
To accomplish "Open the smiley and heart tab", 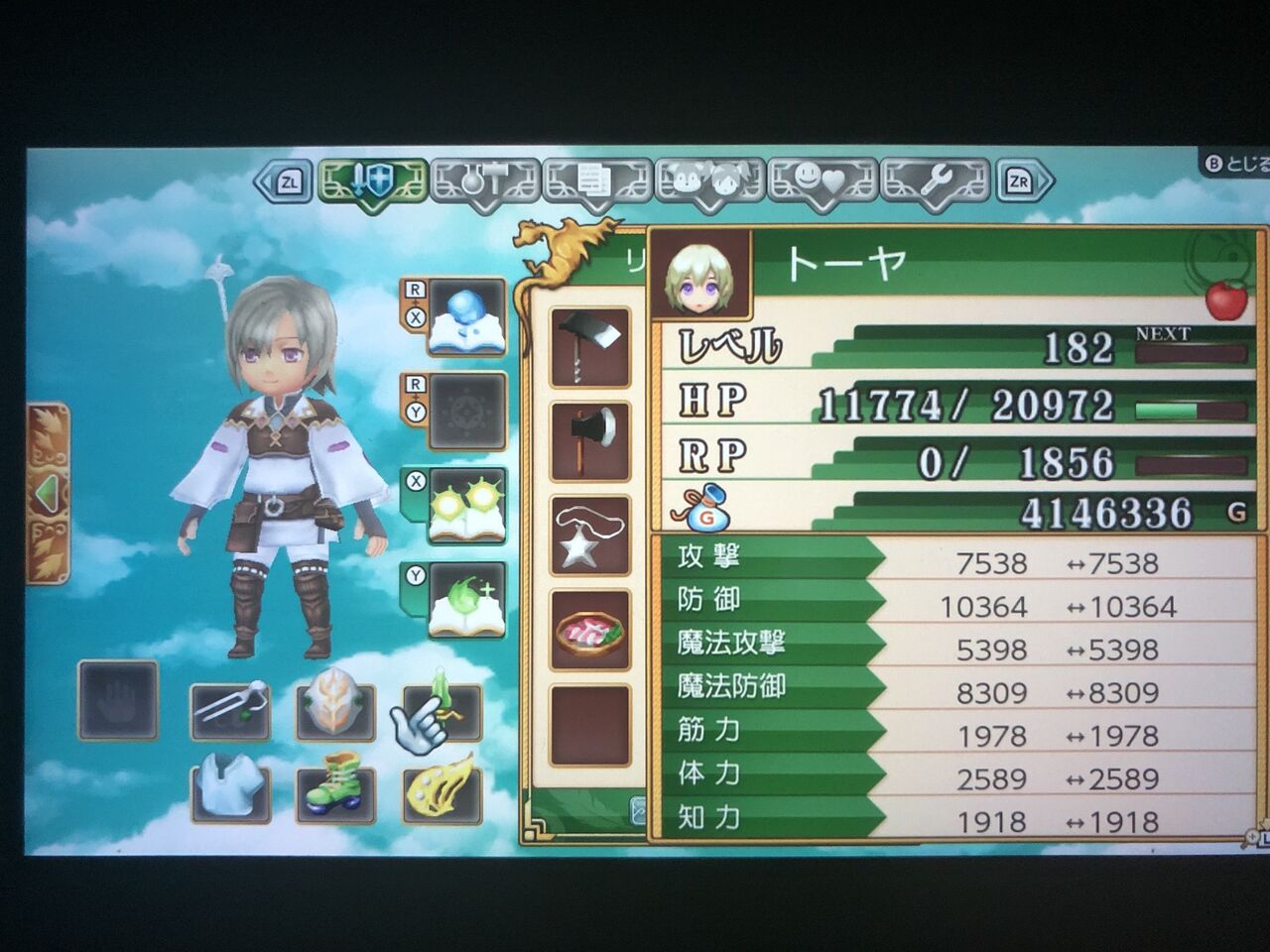I will 823,181.
